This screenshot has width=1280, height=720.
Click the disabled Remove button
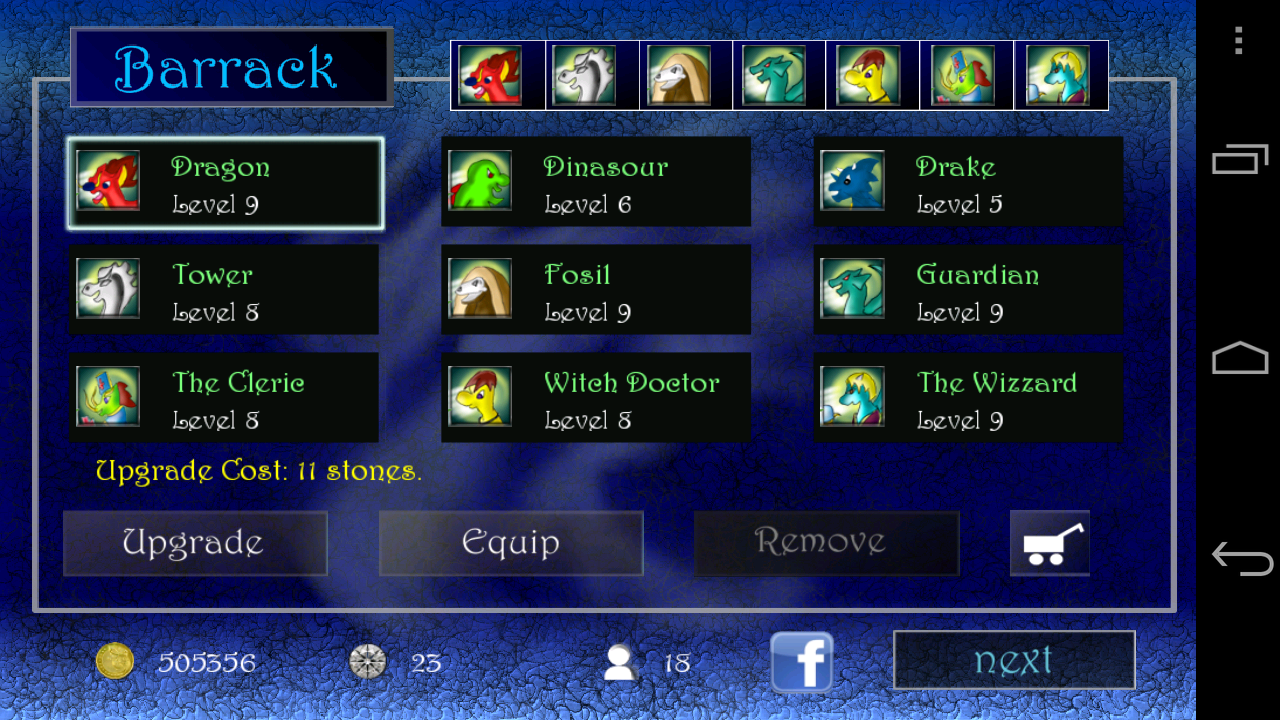tap(827, 543)
